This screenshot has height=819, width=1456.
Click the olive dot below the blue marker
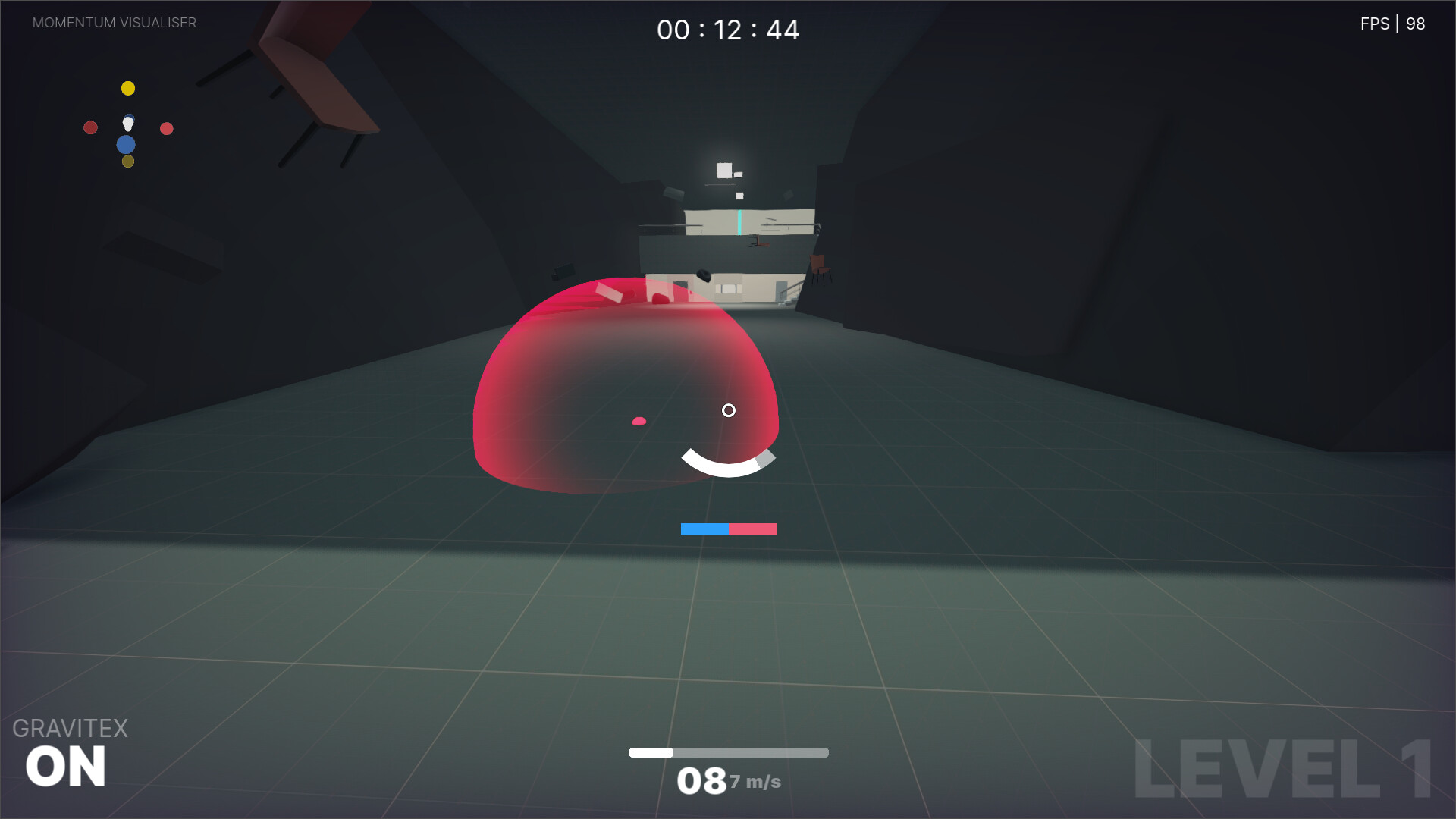(128, 162)
